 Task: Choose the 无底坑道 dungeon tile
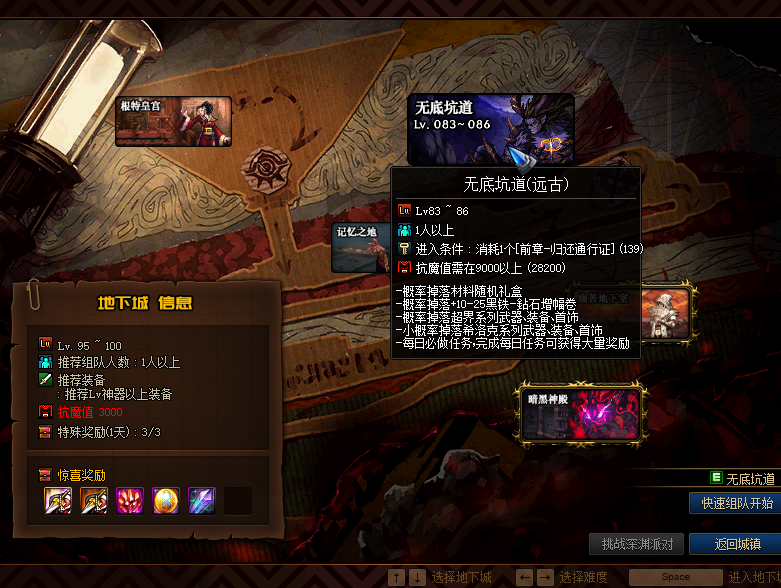point(490,128)
